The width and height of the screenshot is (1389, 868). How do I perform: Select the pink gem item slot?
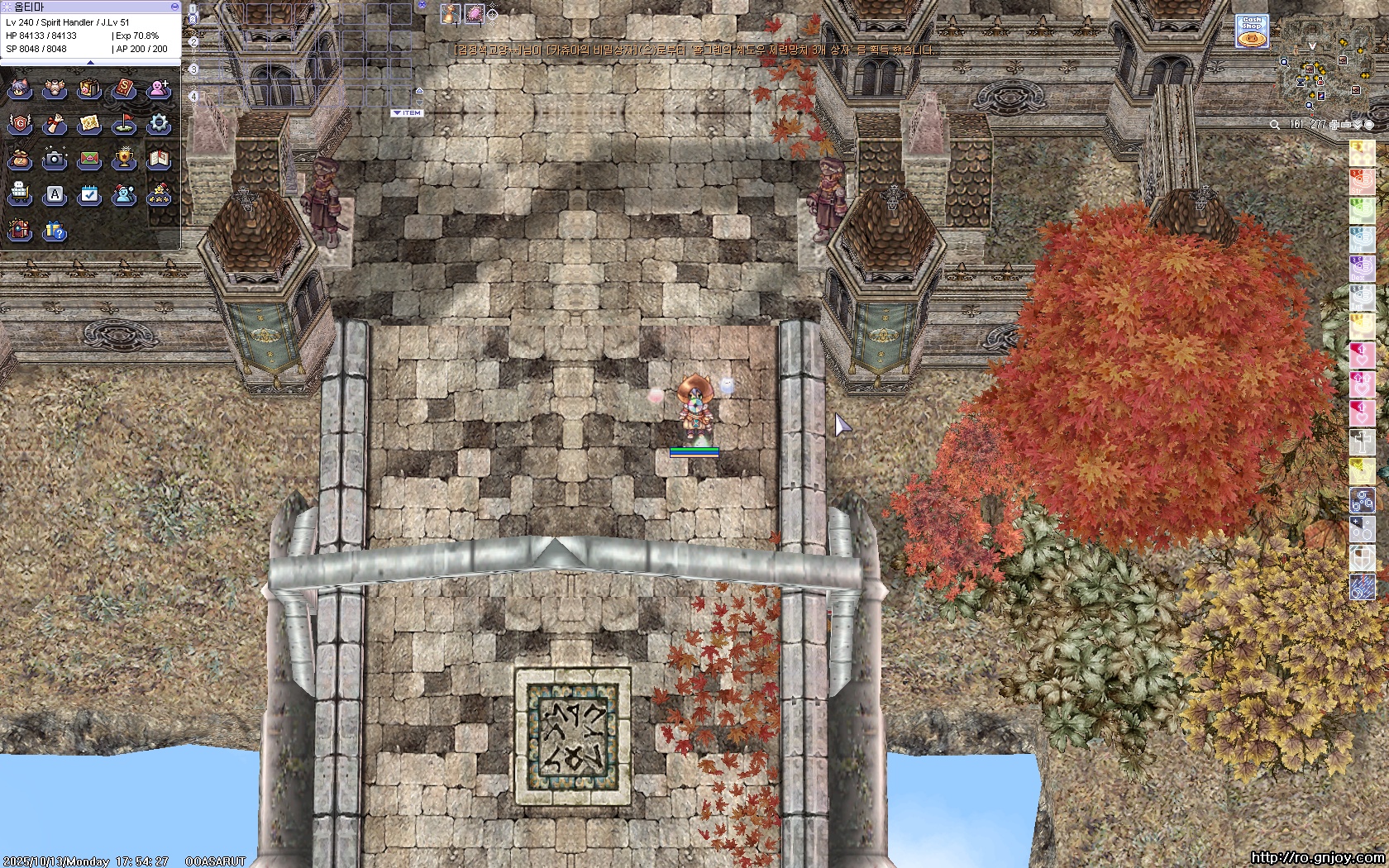474,13
